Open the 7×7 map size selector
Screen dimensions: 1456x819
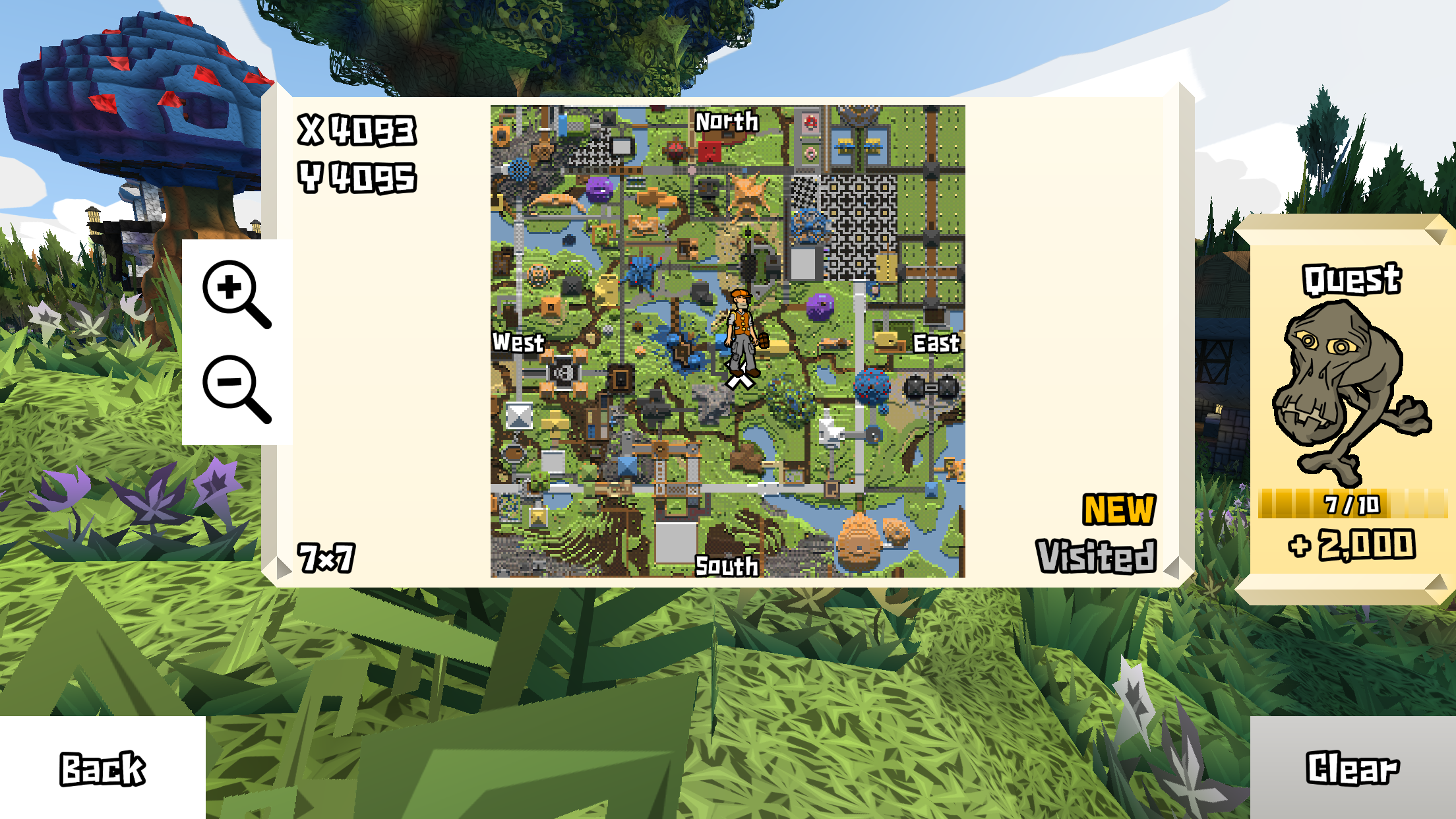(327, 557)
